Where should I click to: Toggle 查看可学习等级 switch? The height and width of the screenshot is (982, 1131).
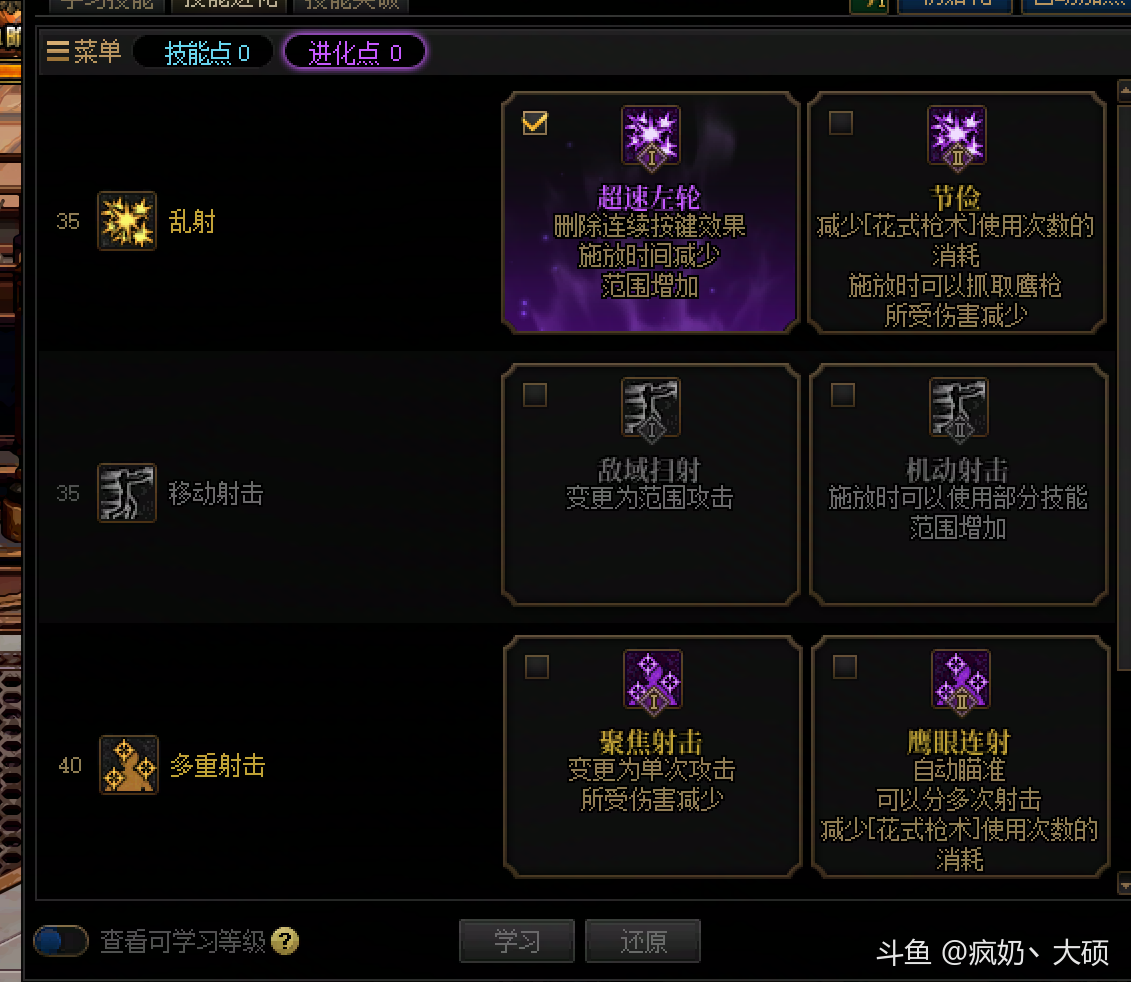click(x=61, y=941)
